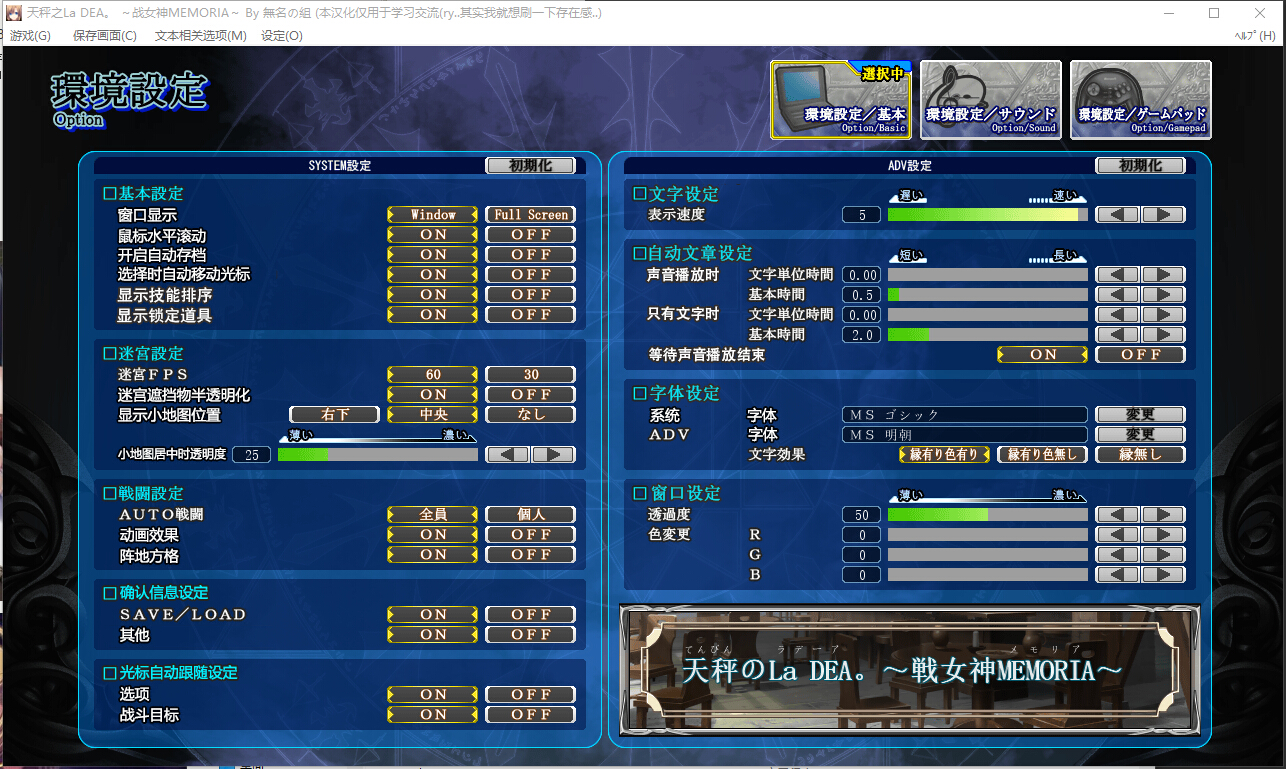Turn OFF 开启自动存档 autosave

click(x=531, y=255)
